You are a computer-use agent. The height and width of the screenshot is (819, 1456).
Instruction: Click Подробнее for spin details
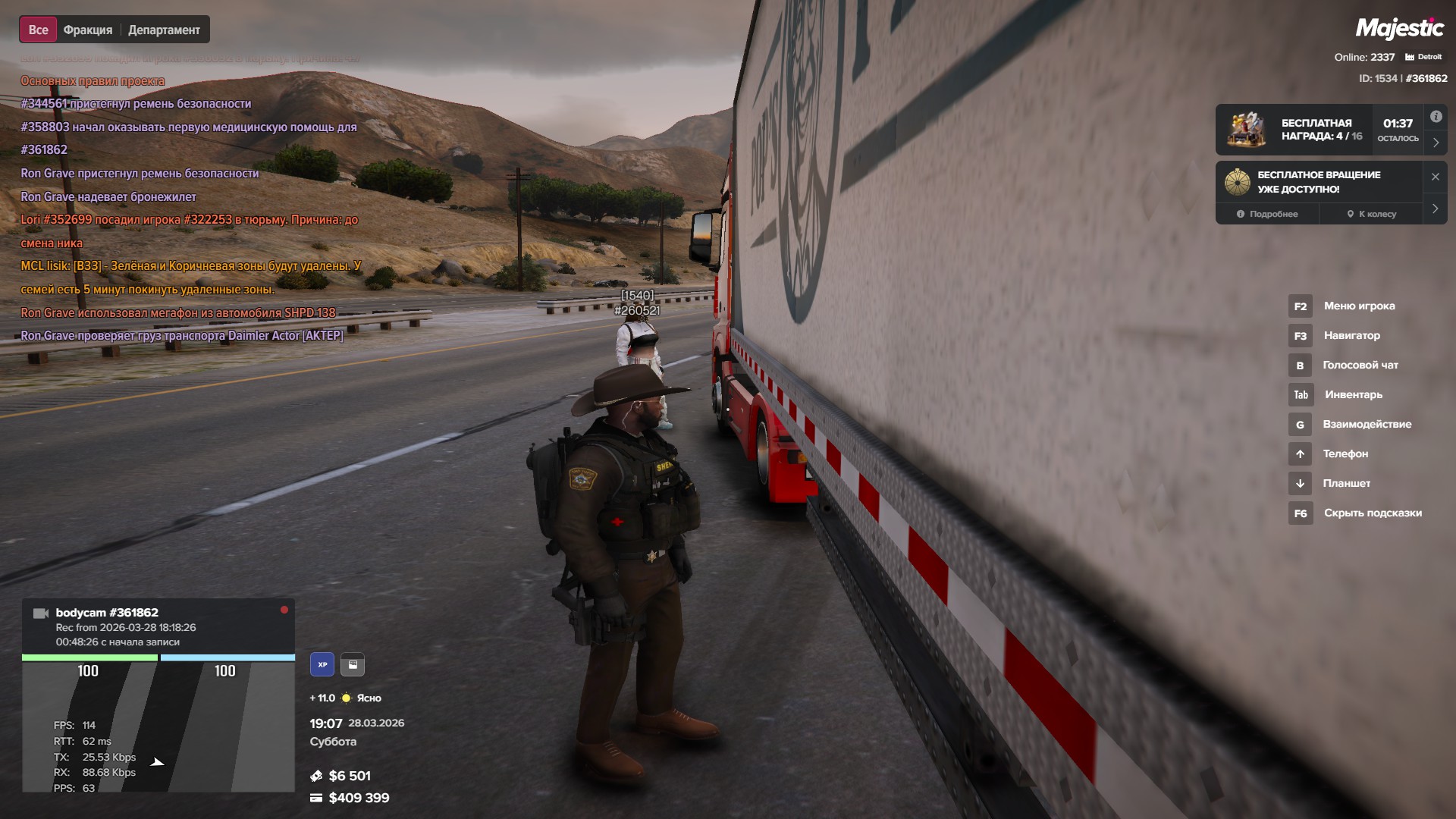click(1267, 214)
